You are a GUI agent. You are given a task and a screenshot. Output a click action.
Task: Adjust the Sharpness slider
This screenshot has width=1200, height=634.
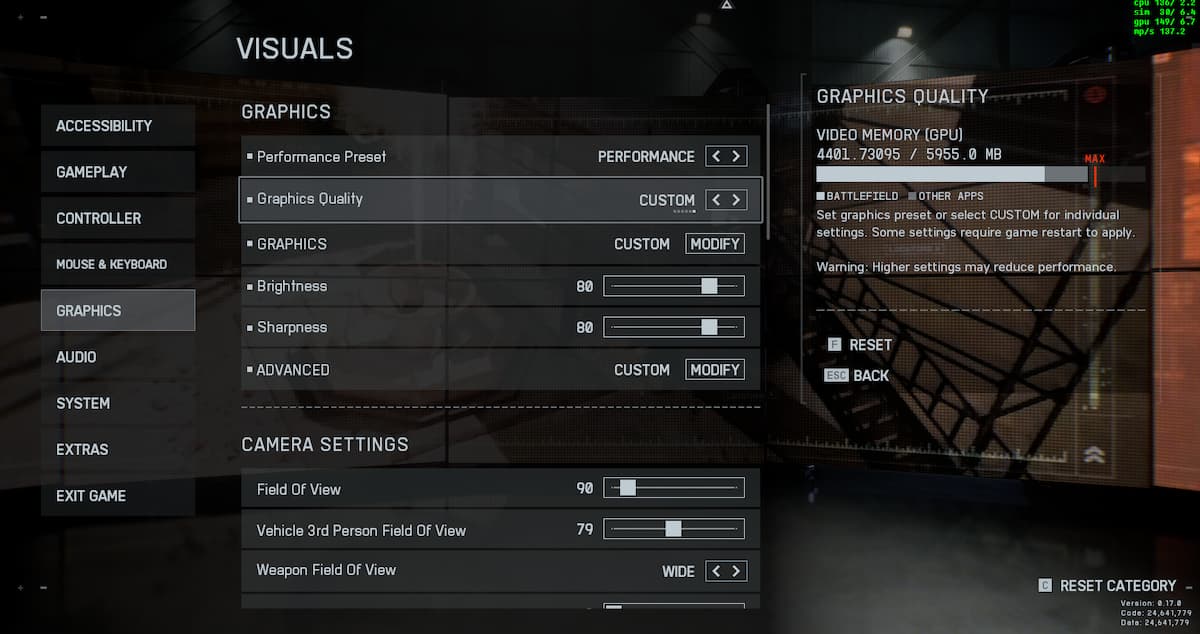click(x=674, y=327)
